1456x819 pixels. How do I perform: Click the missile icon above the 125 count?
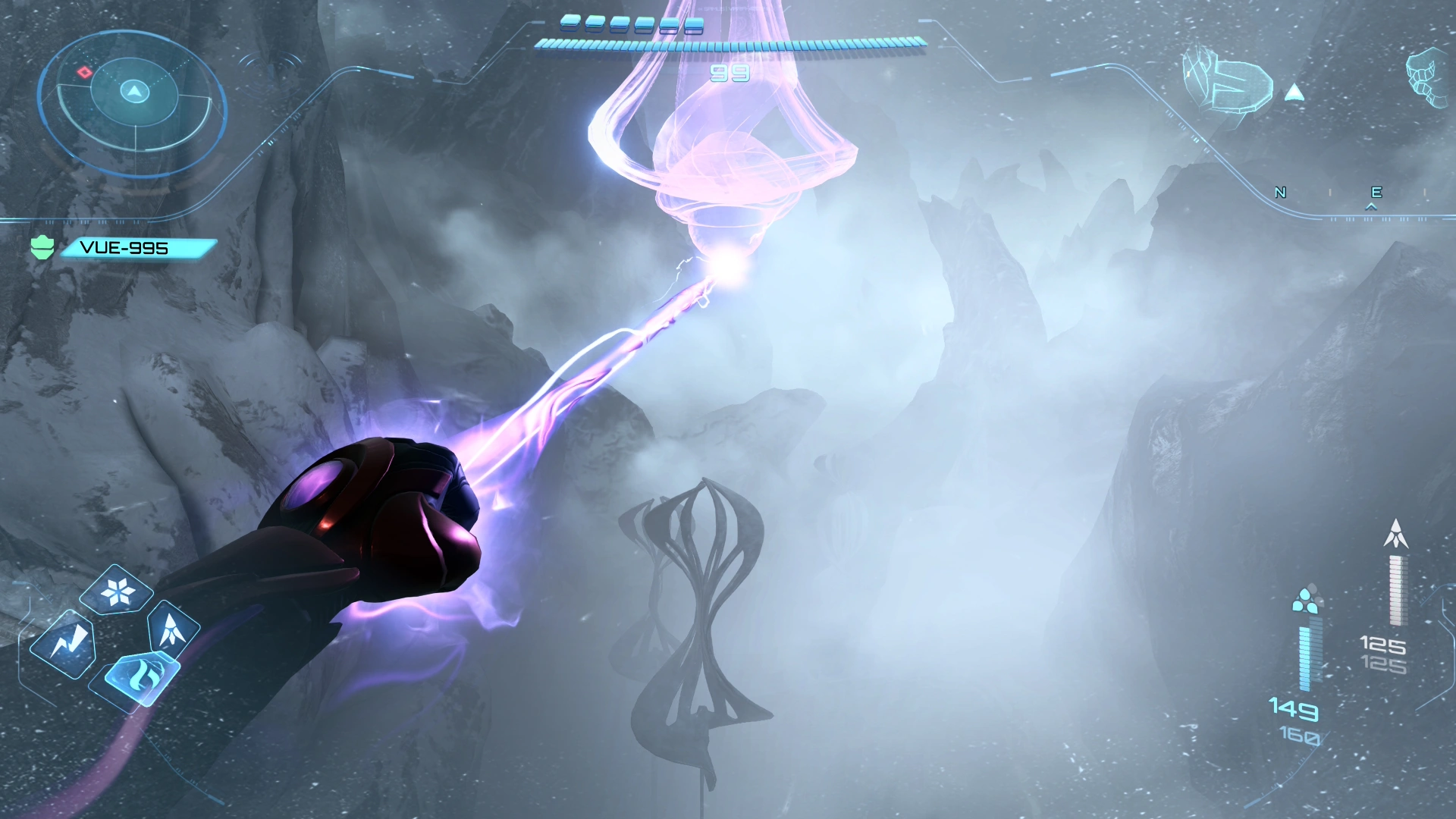1395,534
